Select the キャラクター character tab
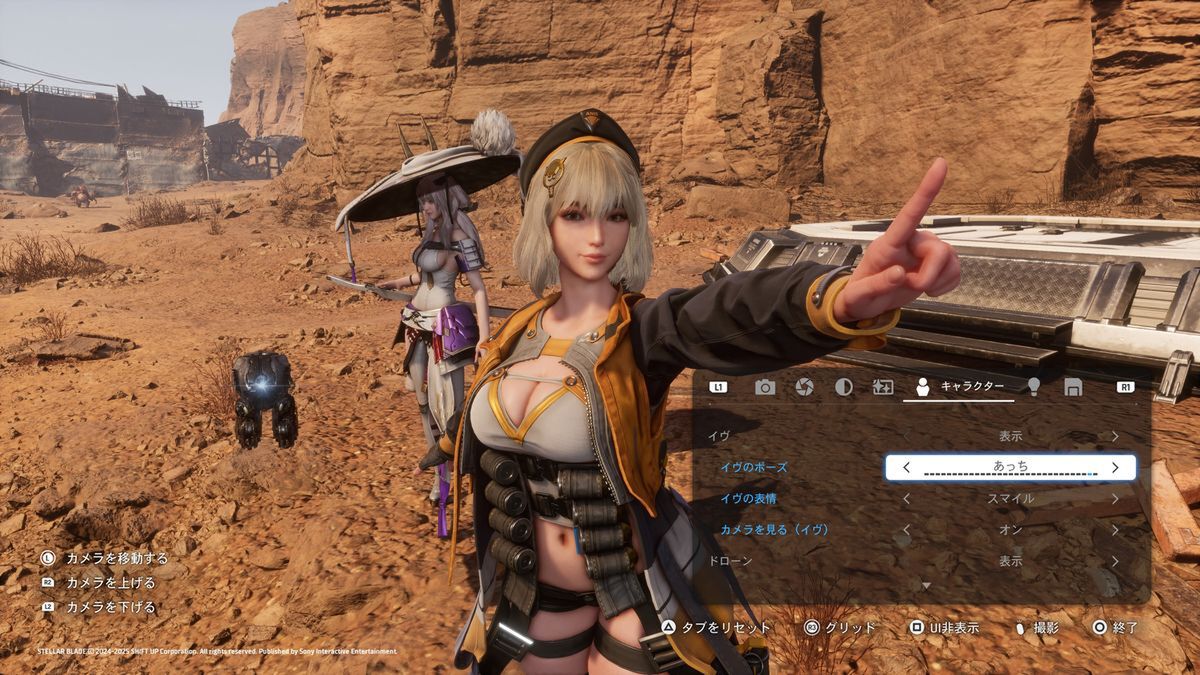The width and height of the screenshot is (1200, 675). click(959, 387)
